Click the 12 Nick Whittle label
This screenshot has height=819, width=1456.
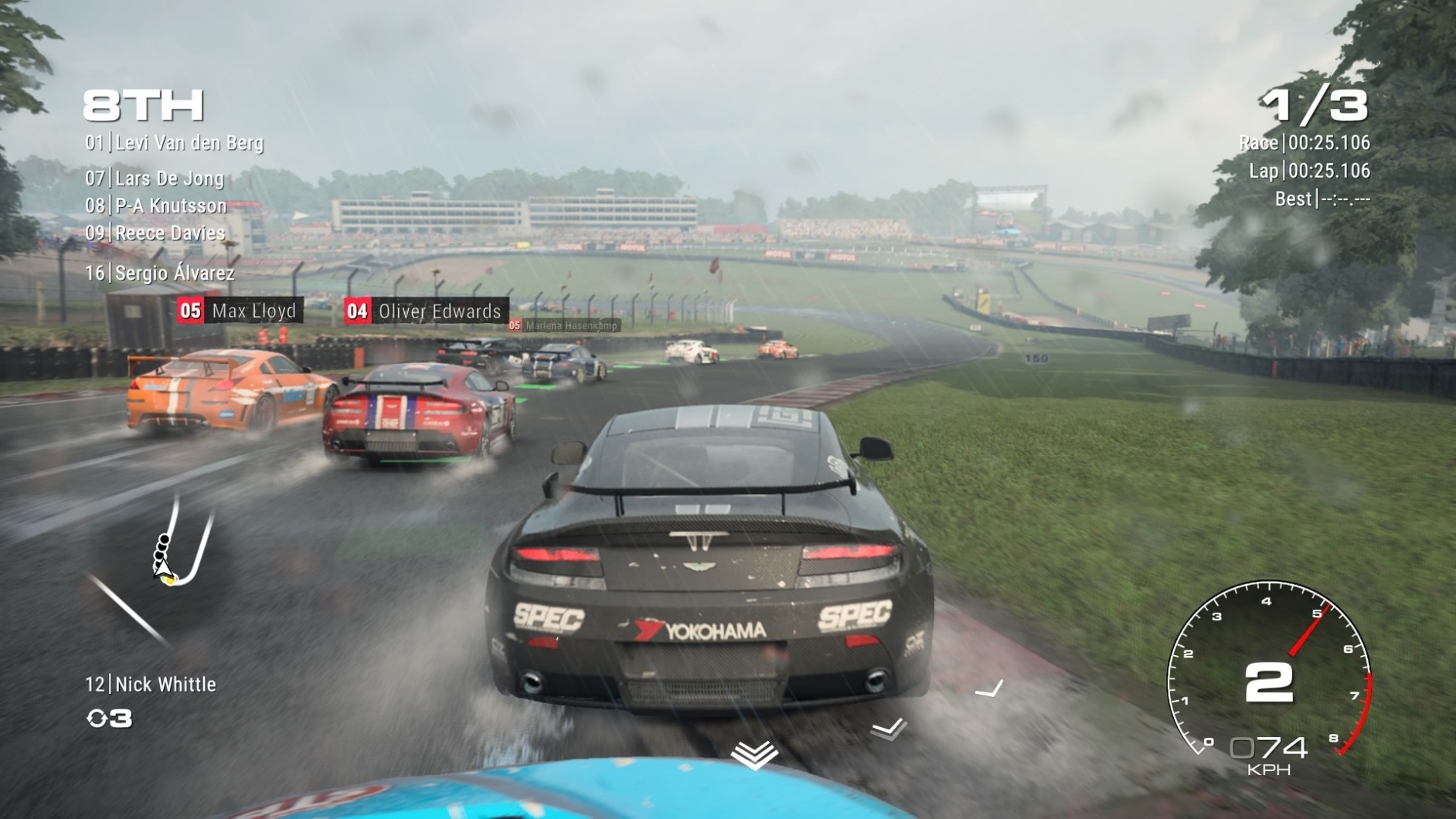coord(152,684)
